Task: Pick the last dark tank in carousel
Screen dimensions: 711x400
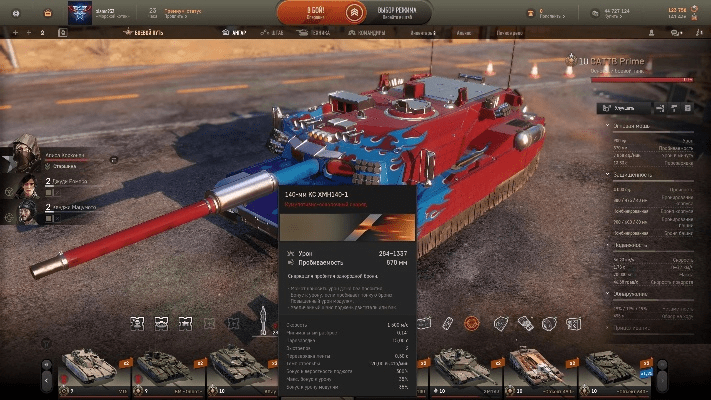Action: coord(612,366)
